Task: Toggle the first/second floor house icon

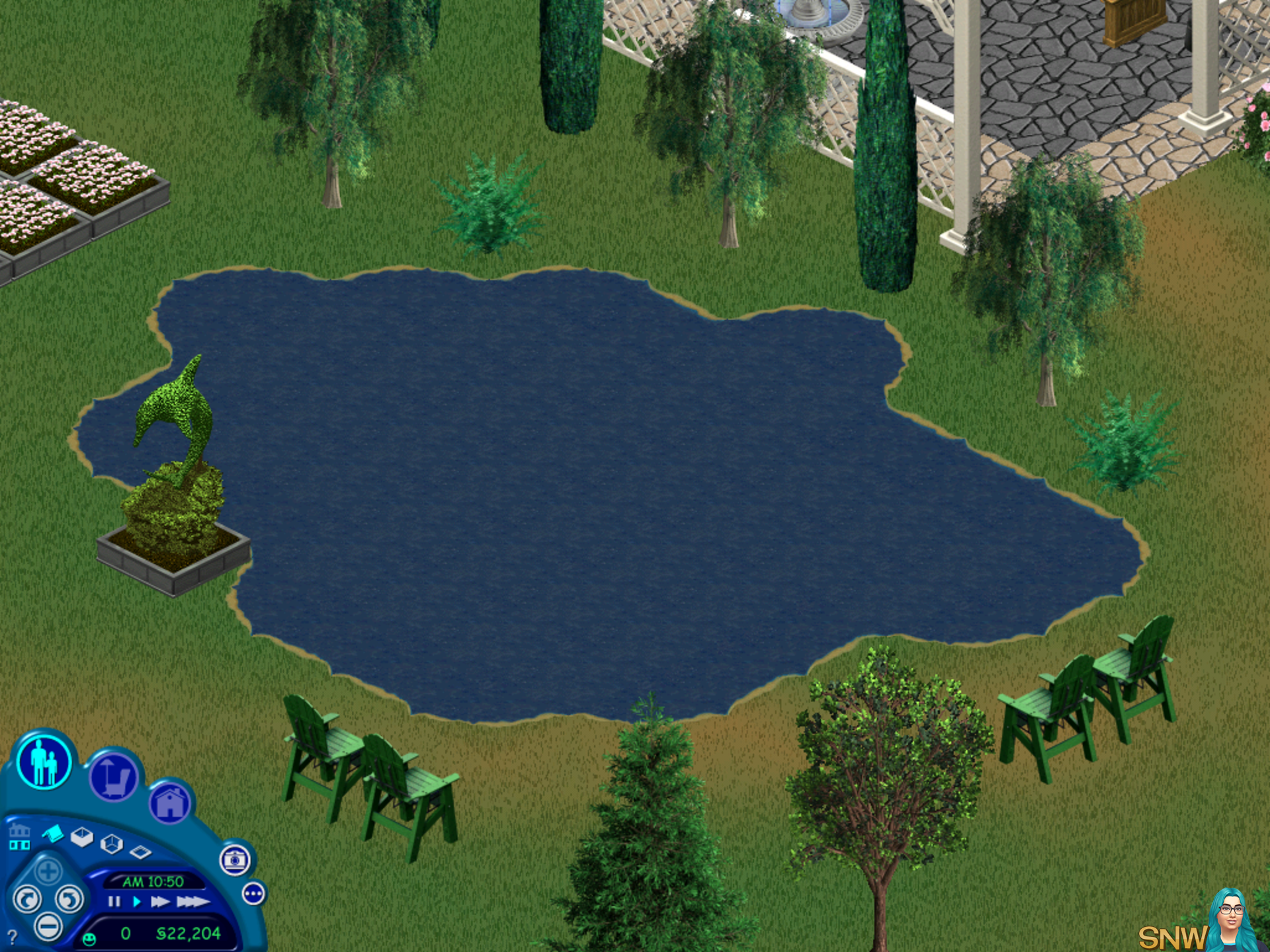Action: pos(19,837)
